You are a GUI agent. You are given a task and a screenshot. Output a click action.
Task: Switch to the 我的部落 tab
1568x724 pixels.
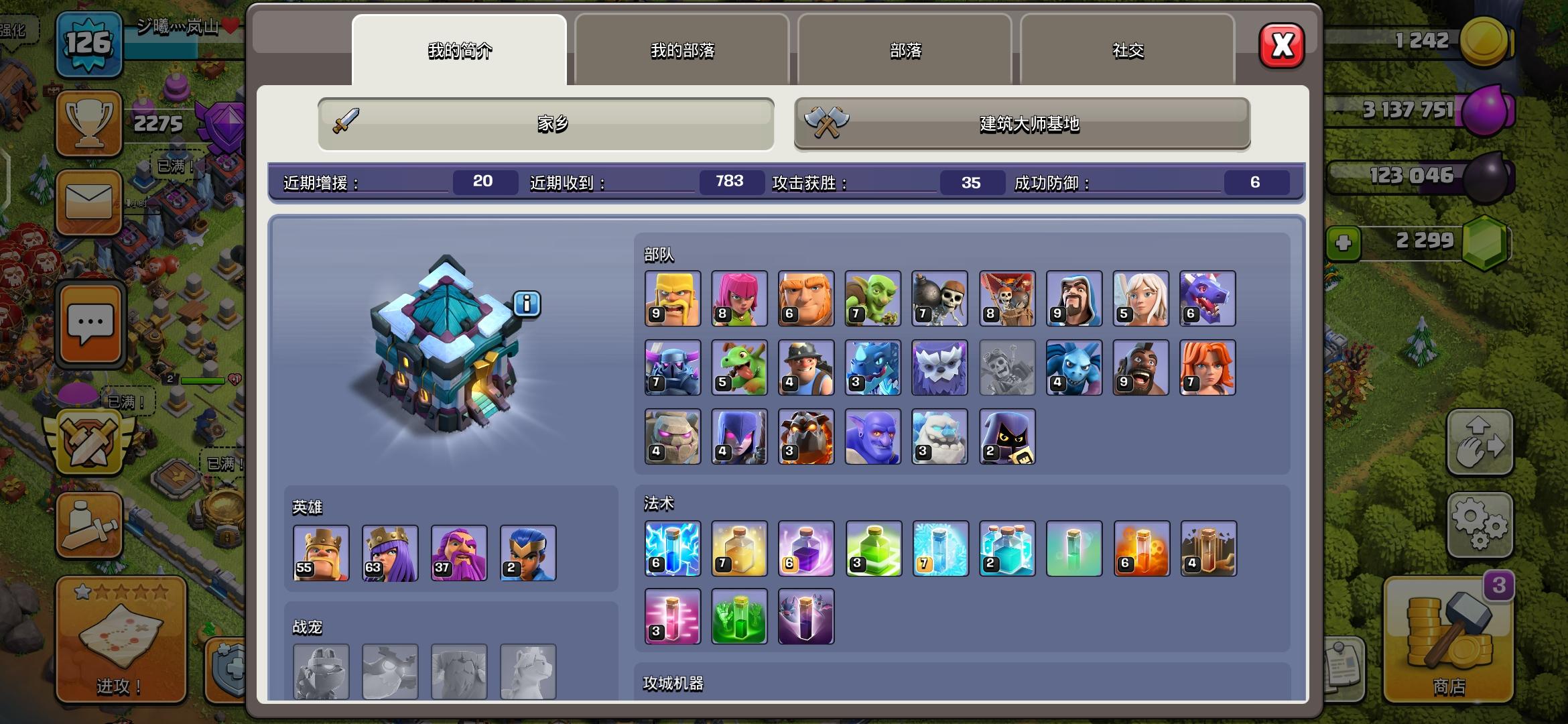(681, 50)
